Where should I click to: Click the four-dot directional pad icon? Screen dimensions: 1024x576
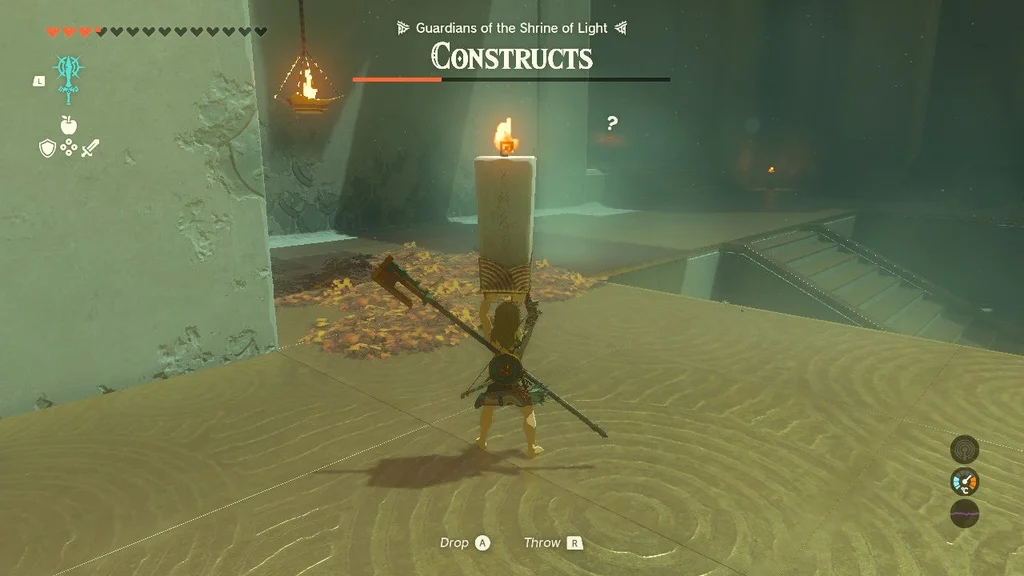coord(69,148)
